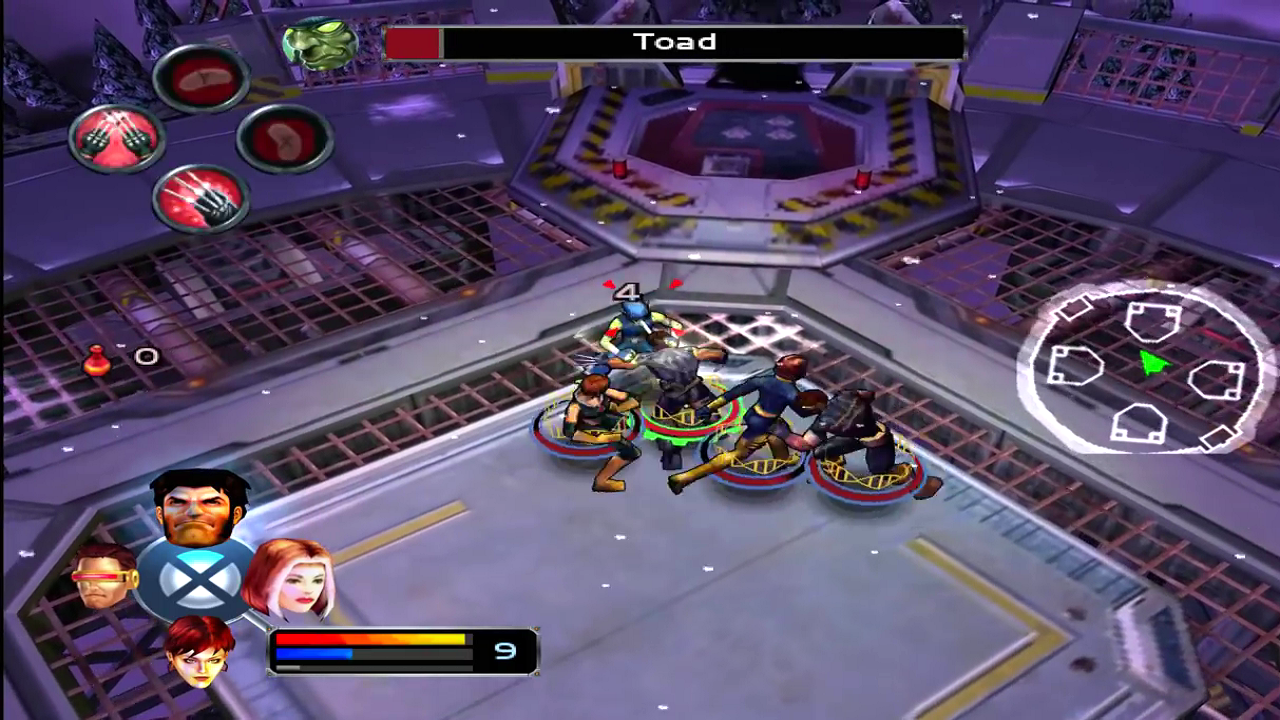Image resolution: width=1280 pixels, height=720 pixels.
Task: Click the damage number 4 above the fight
Action: (628, 292)
